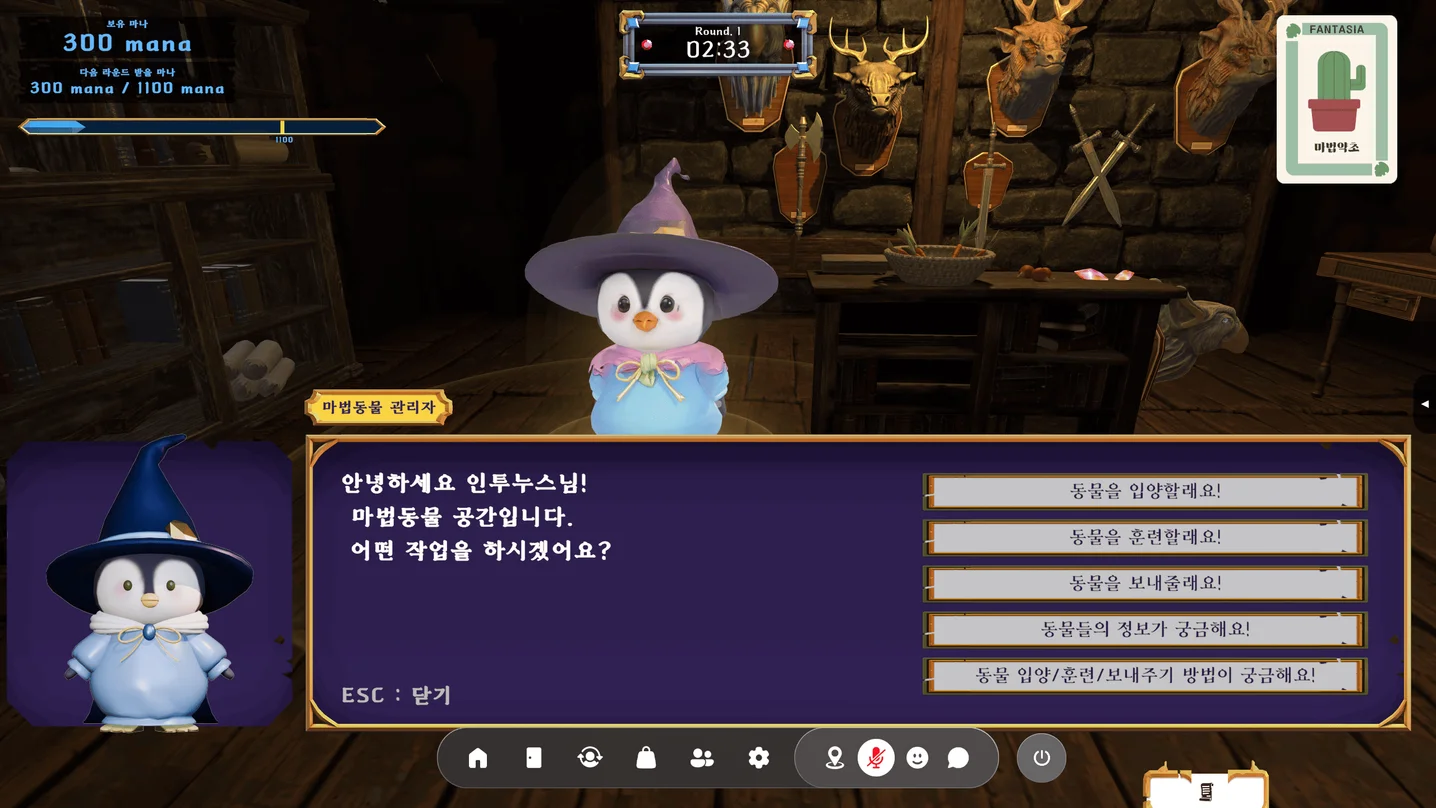Open the FANTASIA 마법약초 cactus card
1436x808 pixels.
(1336, 100)
